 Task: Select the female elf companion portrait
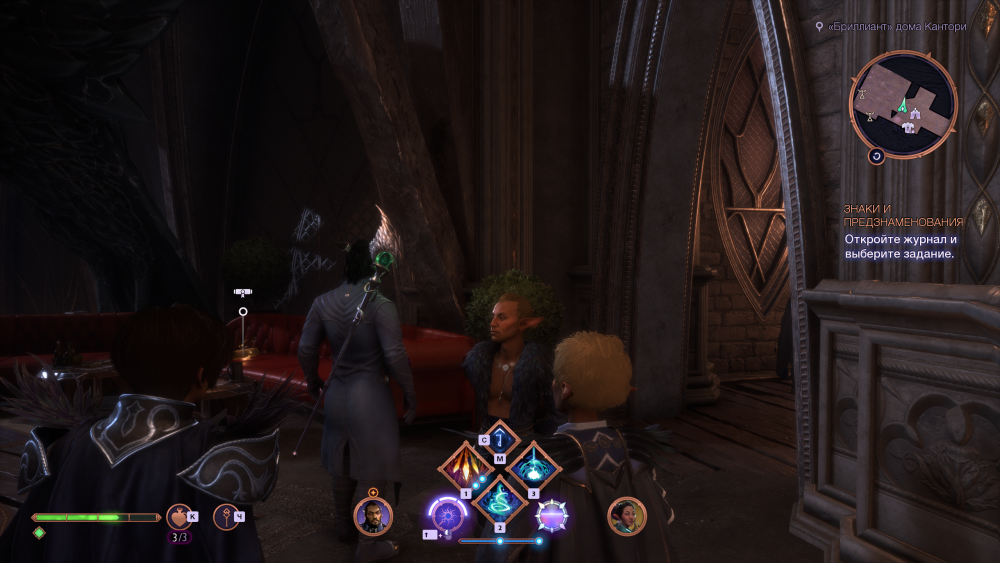tap(627, 516)
